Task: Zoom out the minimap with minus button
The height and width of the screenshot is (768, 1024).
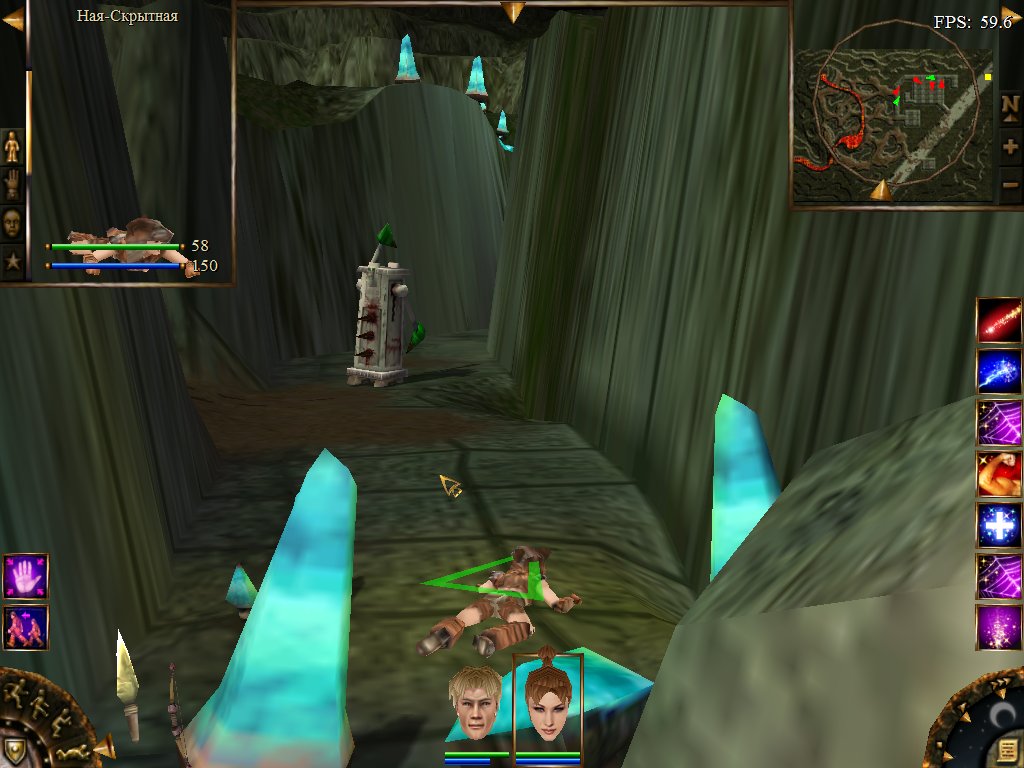Action: pyautogui.click(x=1010, y=185)
